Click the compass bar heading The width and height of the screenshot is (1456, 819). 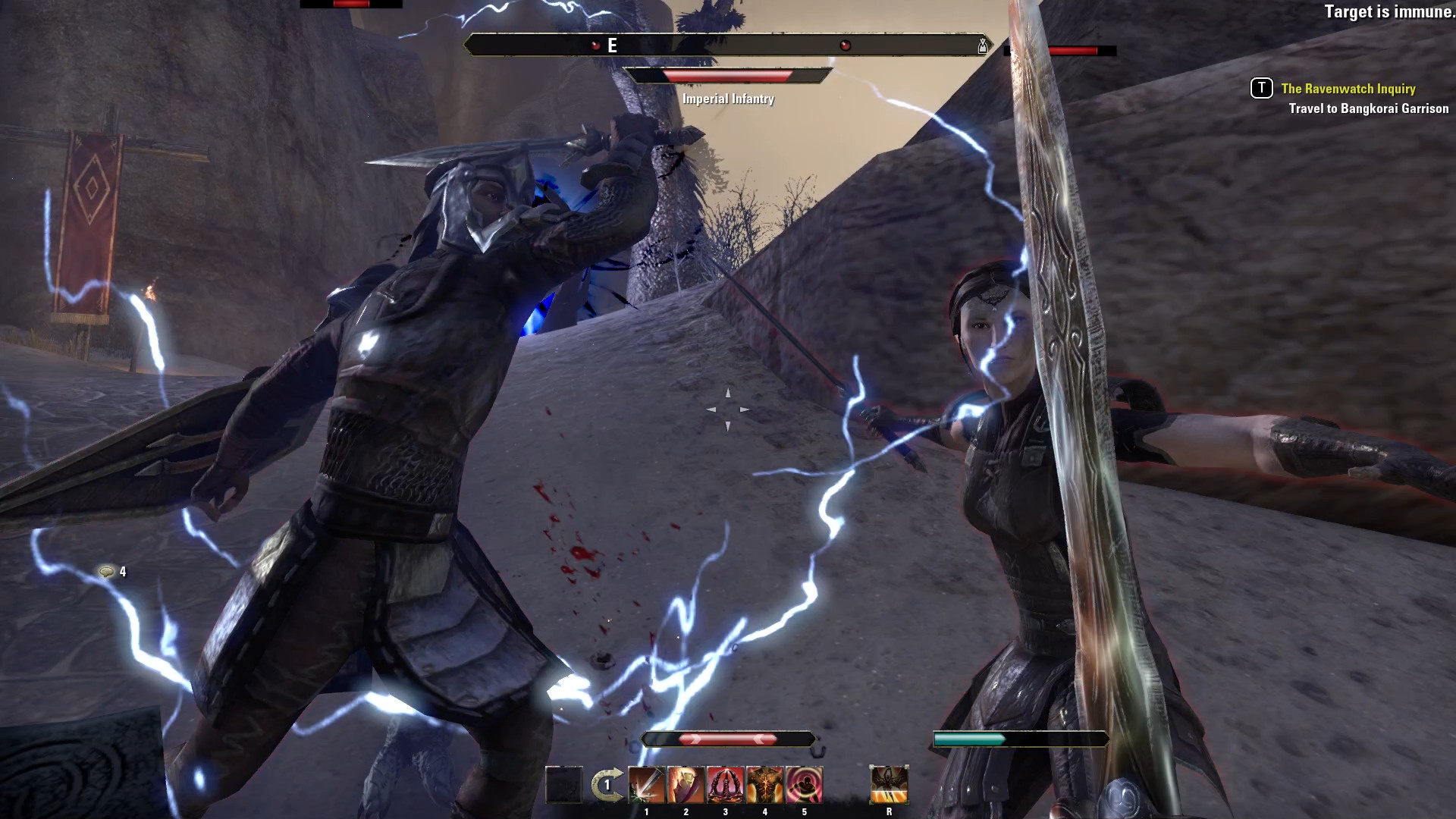click(612, 45)
